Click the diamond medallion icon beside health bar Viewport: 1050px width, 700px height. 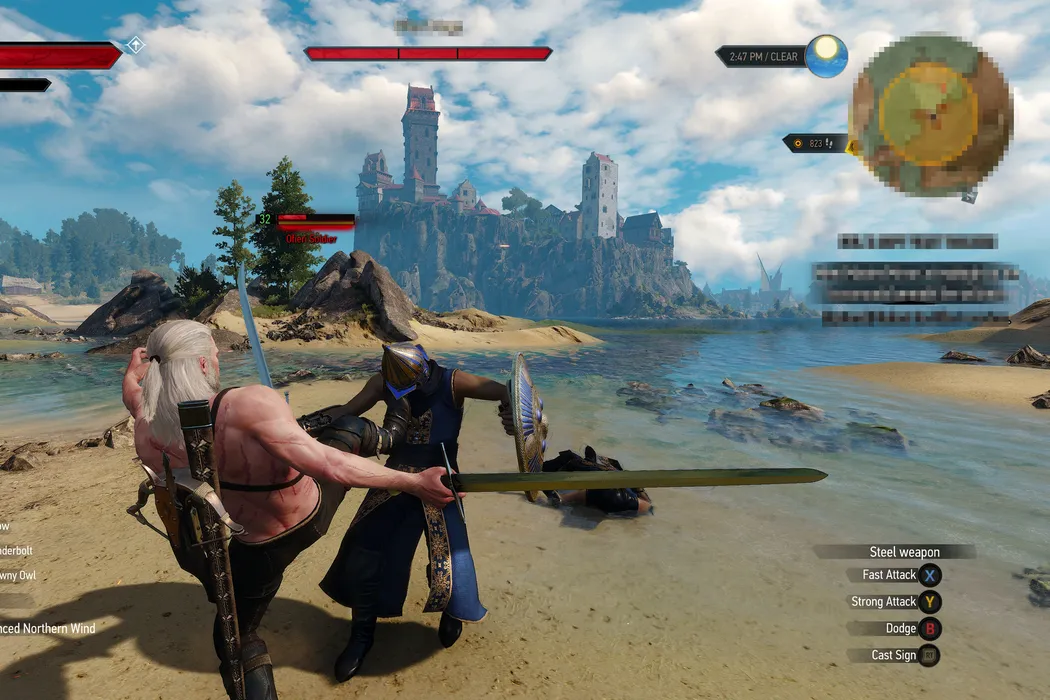pyautogui.click(x=135, y=45)
